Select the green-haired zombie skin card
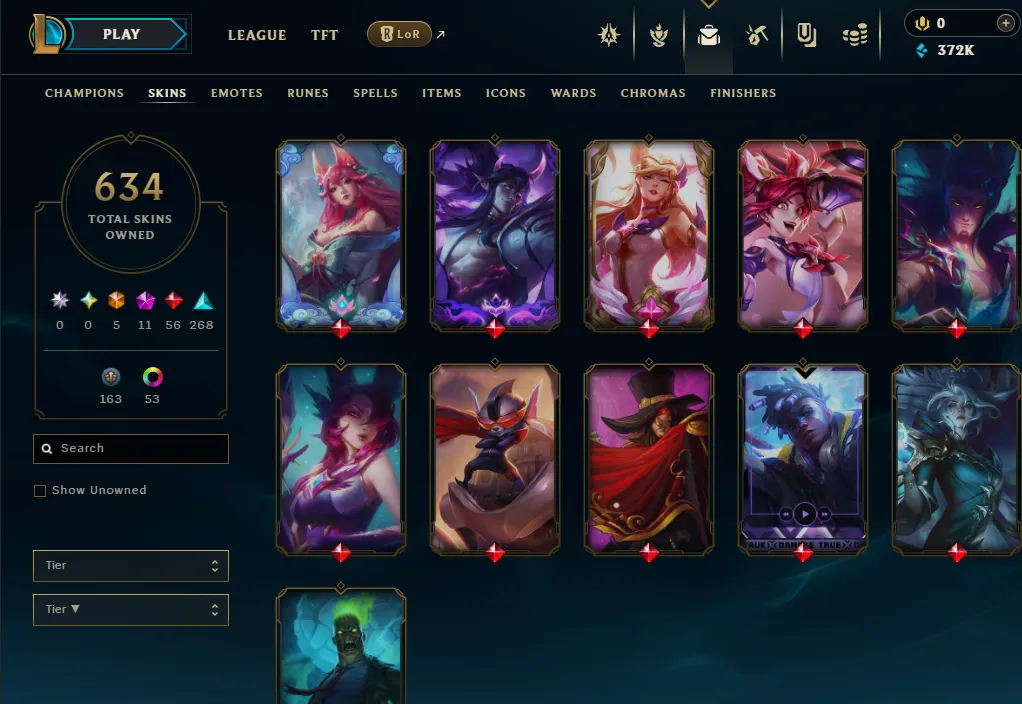 [341, 646]
